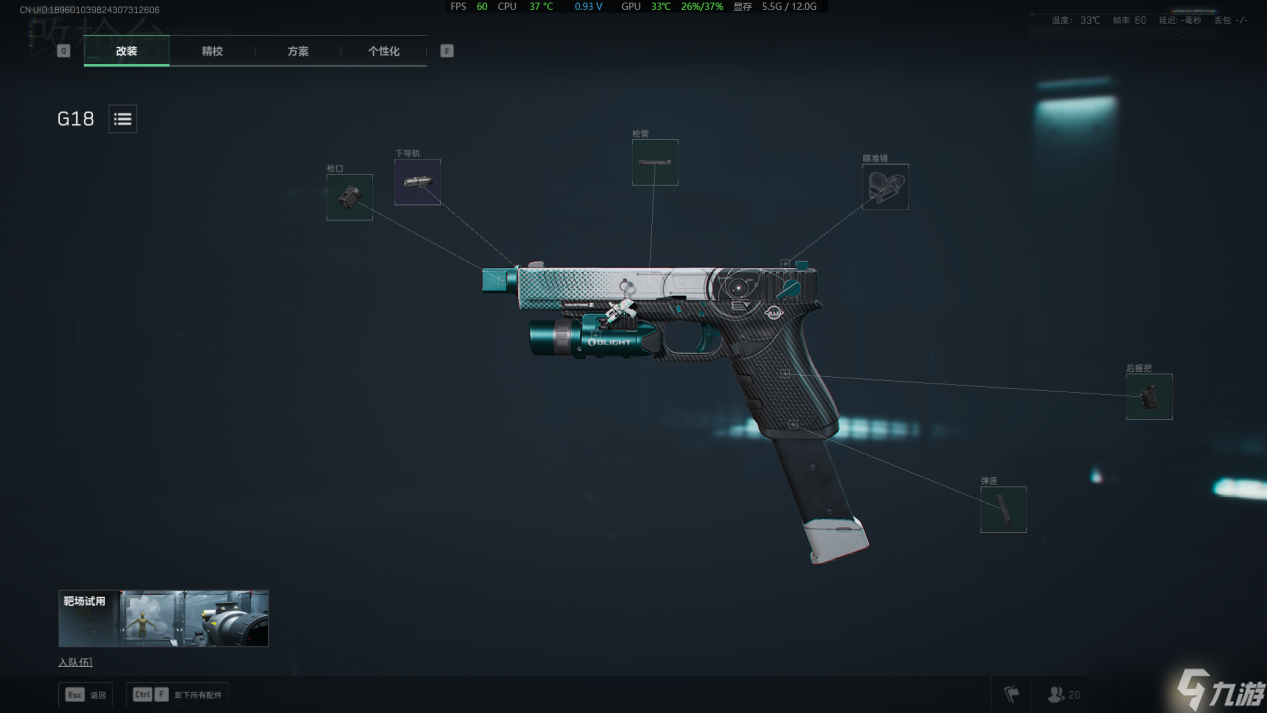Switch to the 改装 tab
1267x713 pixels.
[126, 51]
